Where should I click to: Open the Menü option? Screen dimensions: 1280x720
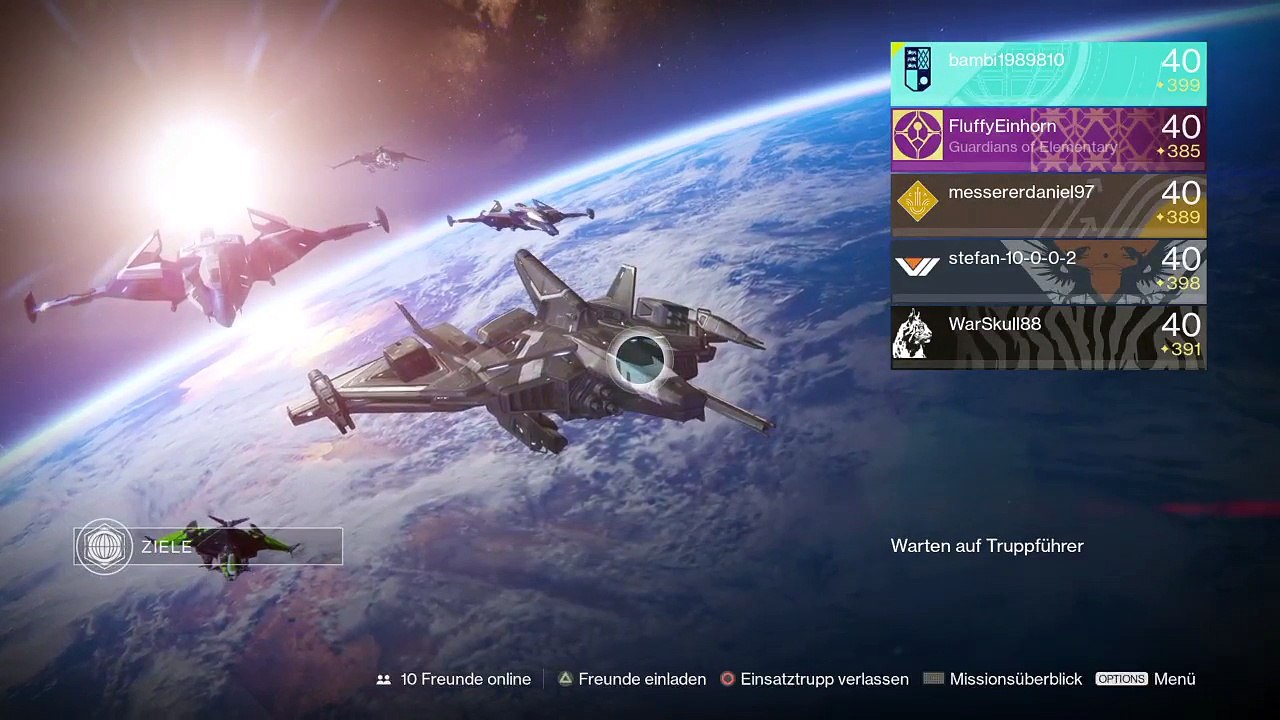coord(1146,679)
